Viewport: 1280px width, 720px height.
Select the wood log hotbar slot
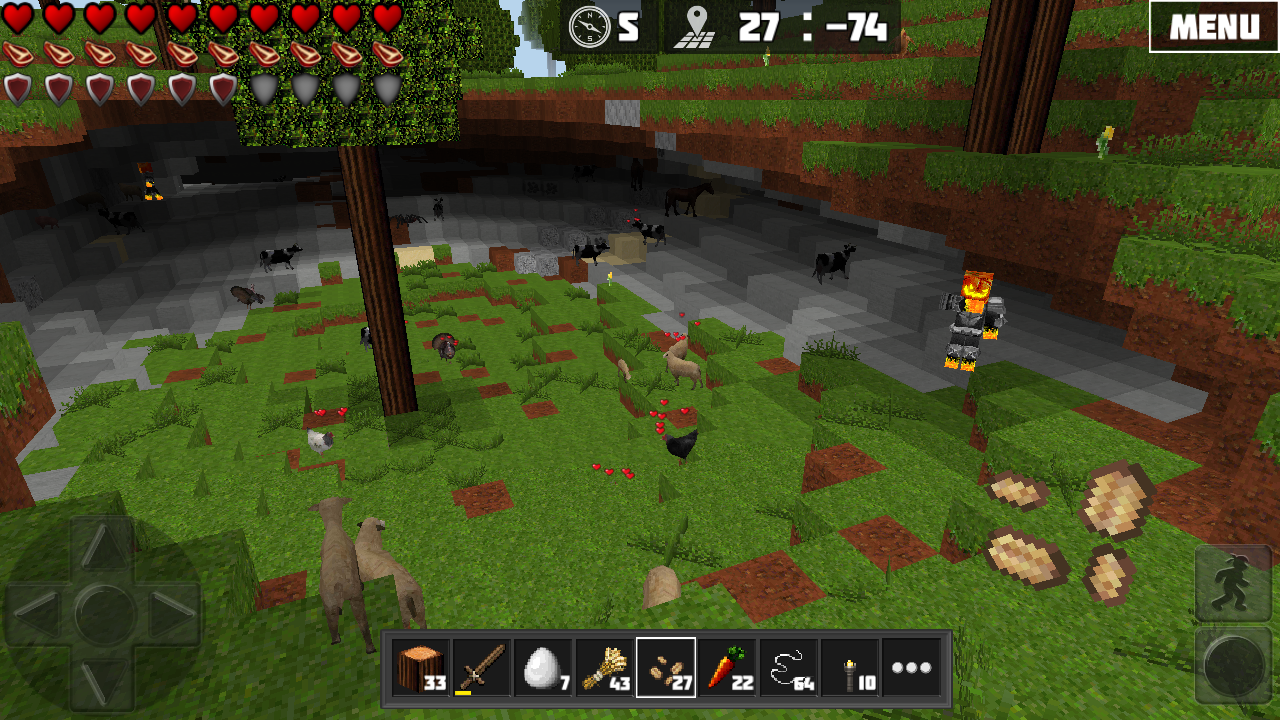point(421,667)
